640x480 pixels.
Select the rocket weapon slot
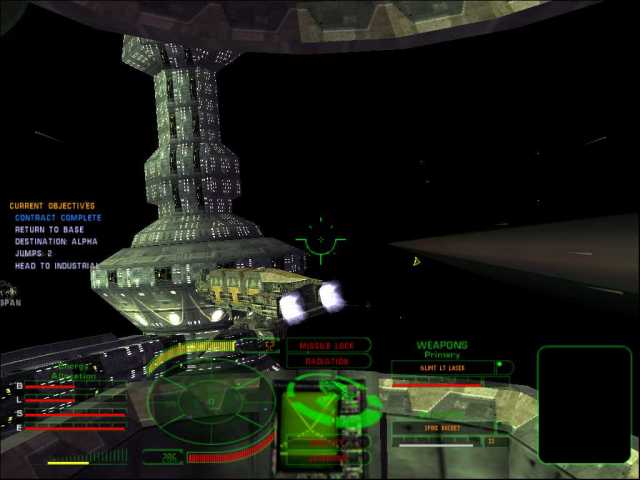click(441, 427)
